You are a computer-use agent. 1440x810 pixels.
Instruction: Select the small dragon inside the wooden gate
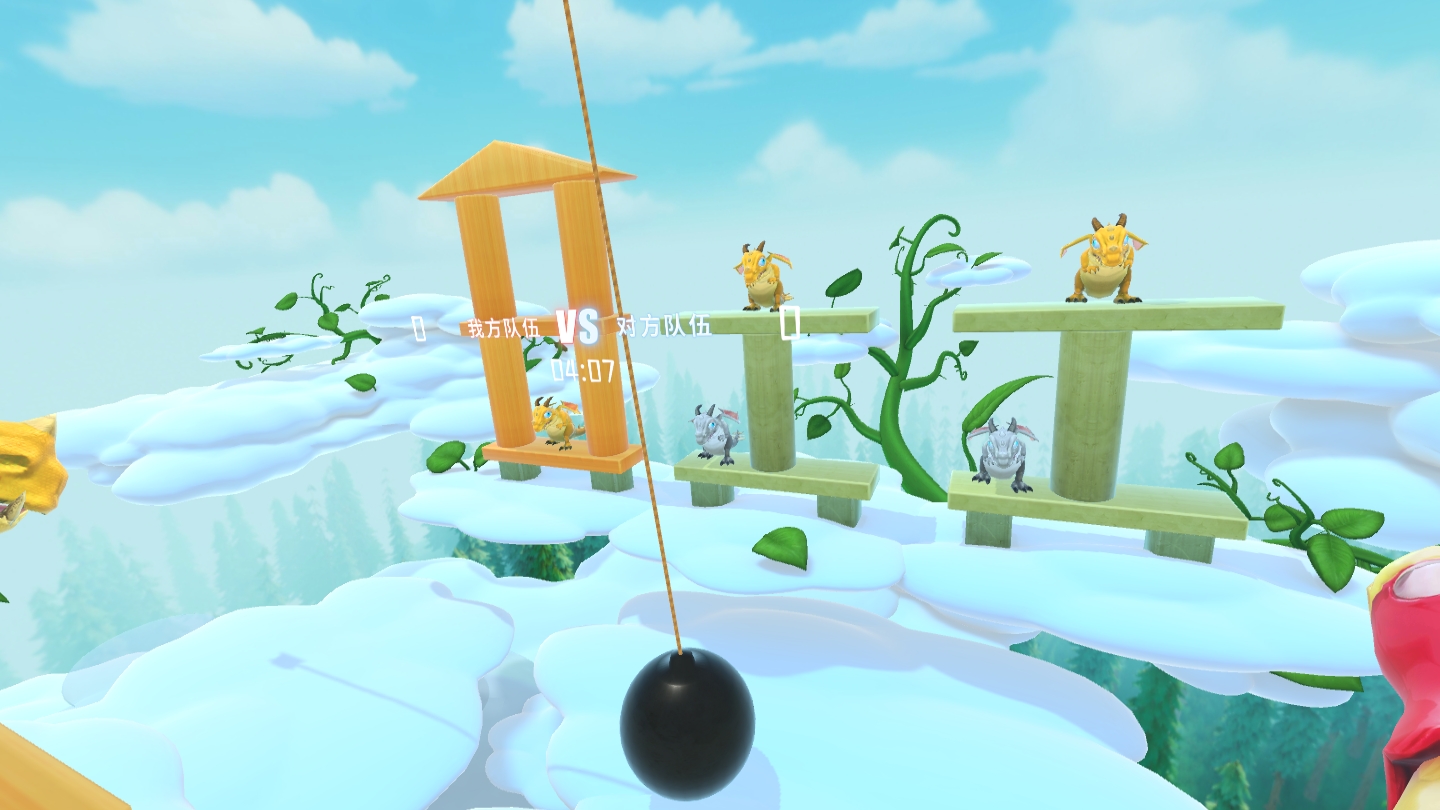pos(557,425)
